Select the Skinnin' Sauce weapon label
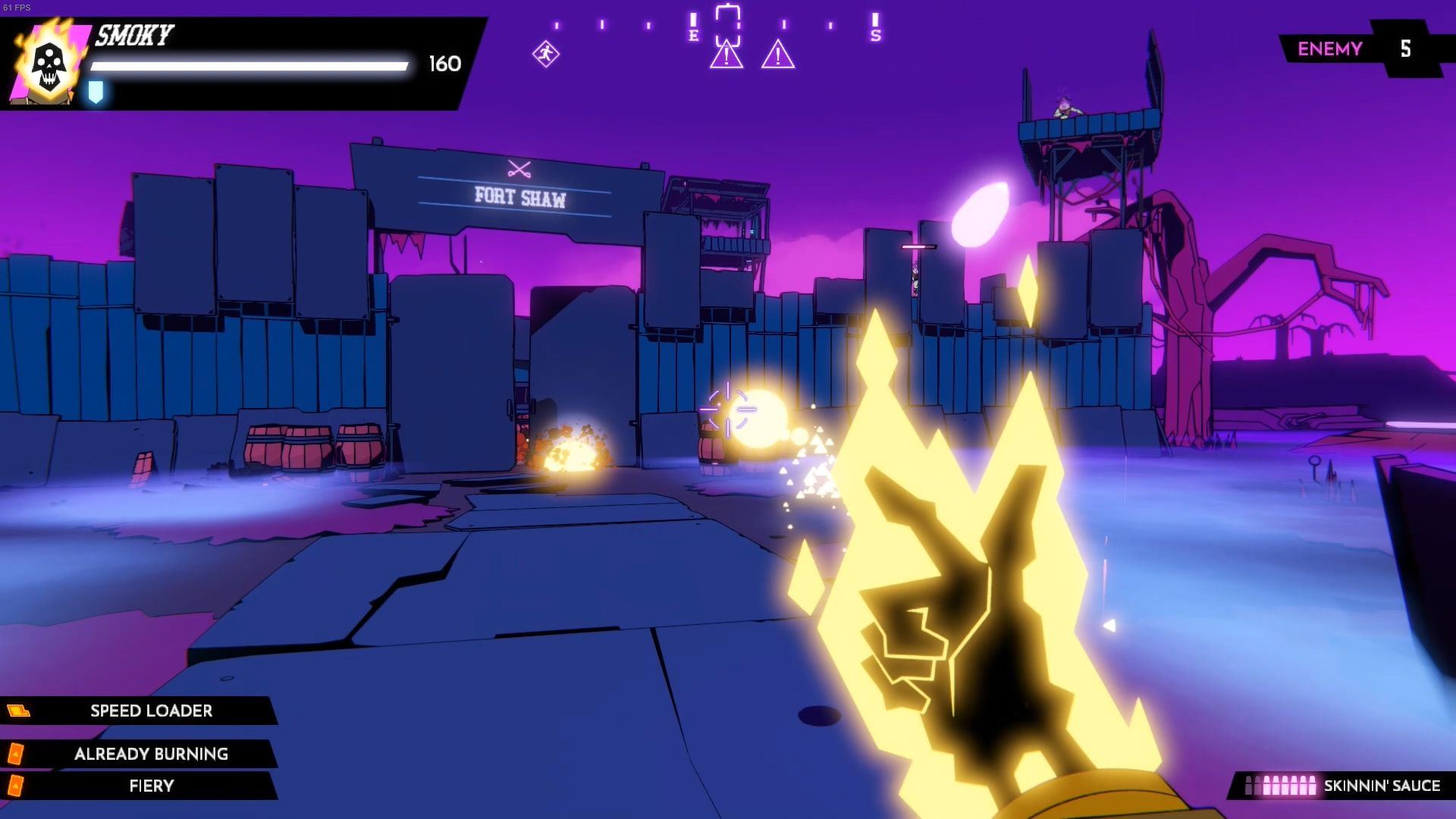Image resolution: width=1456 pixels, height=819 pixels. [1381, 786]
